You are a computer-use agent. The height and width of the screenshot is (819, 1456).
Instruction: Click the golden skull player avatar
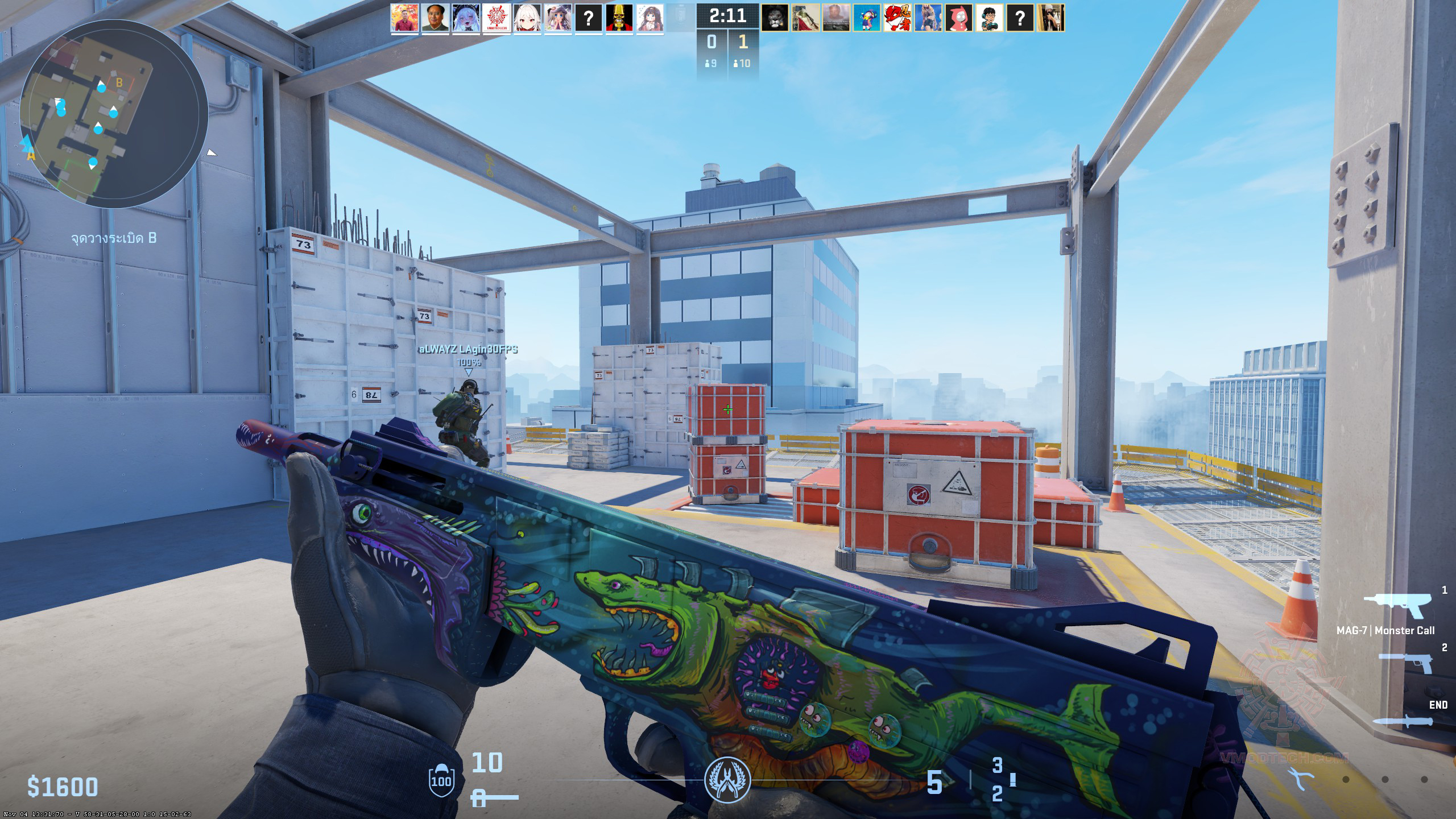pyautogui.click(x=619, y=18)
